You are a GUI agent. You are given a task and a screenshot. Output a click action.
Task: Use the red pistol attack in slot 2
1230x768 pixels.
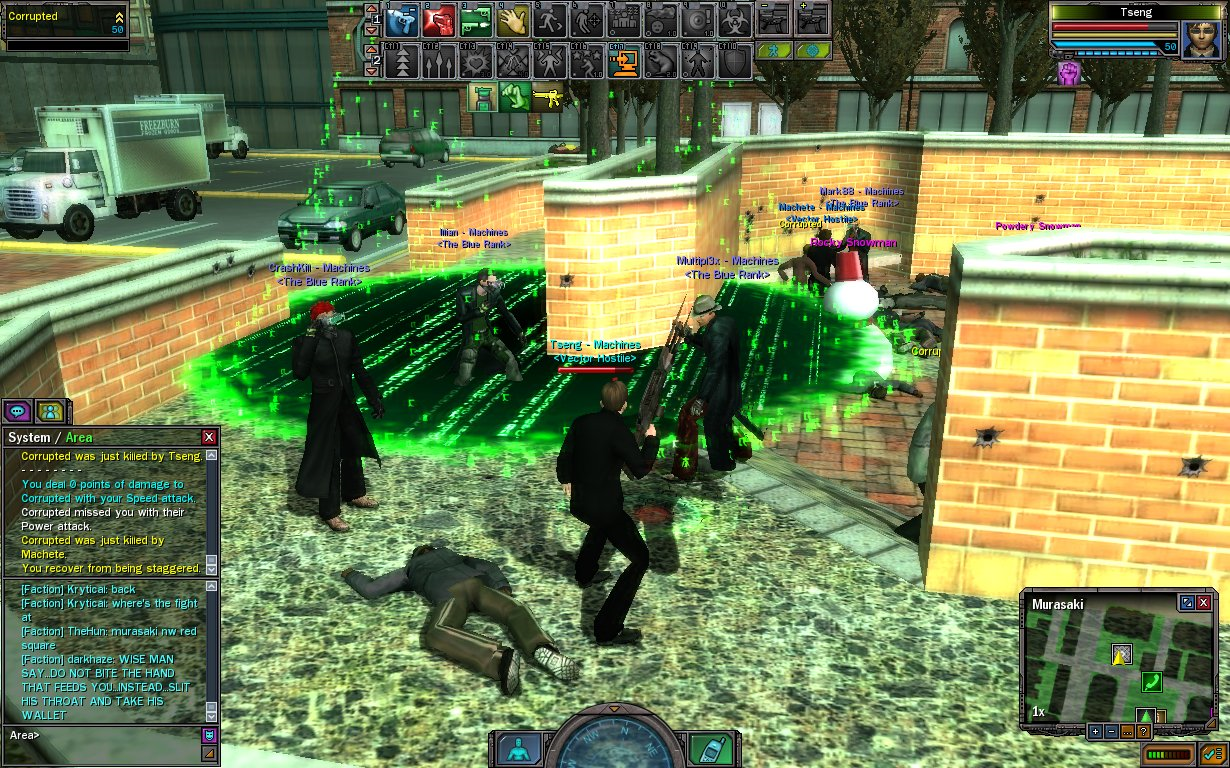point(439,20)
